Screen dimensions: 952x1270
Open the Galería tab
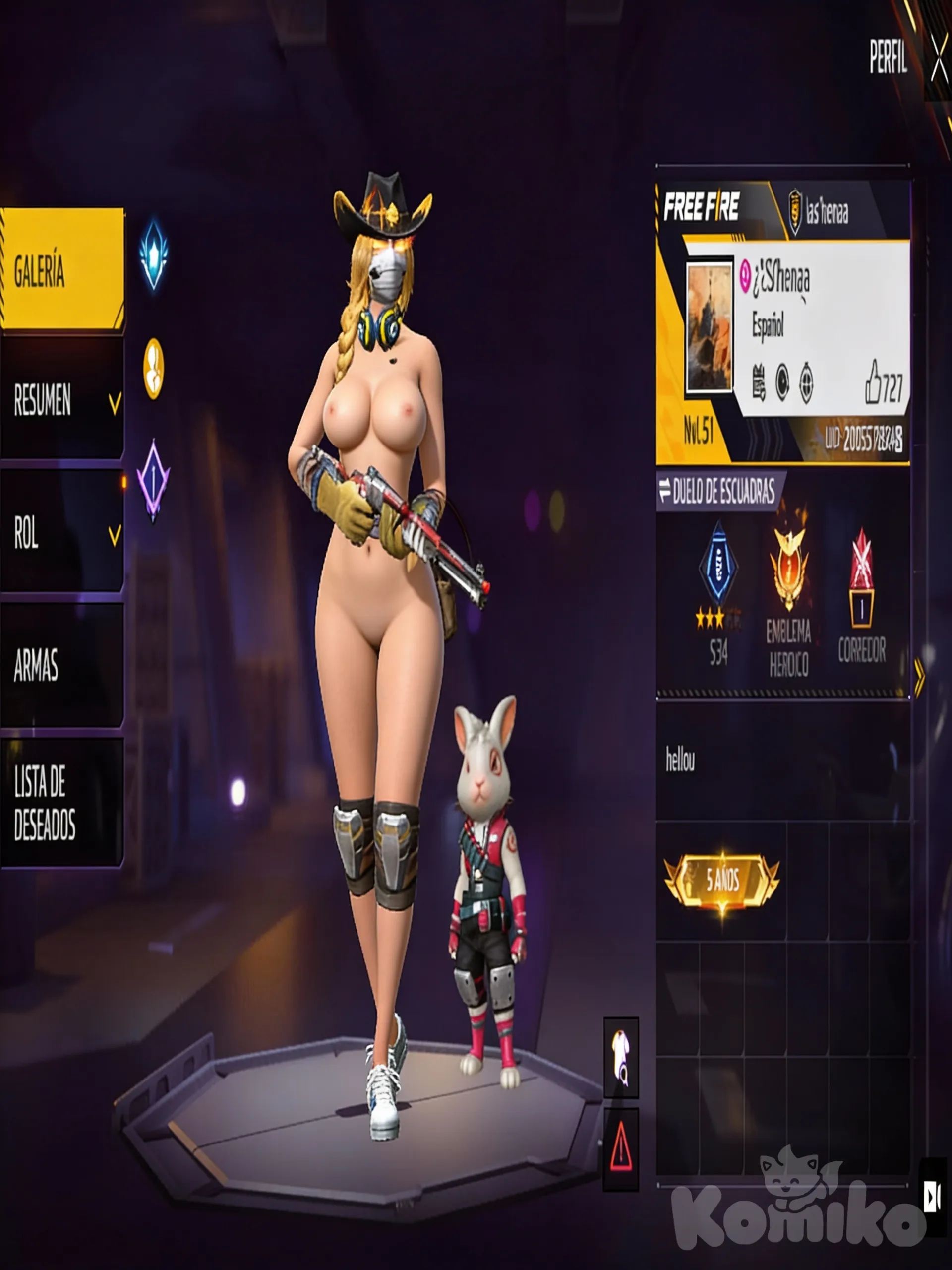pyautogui.click(x=62, y=269)
